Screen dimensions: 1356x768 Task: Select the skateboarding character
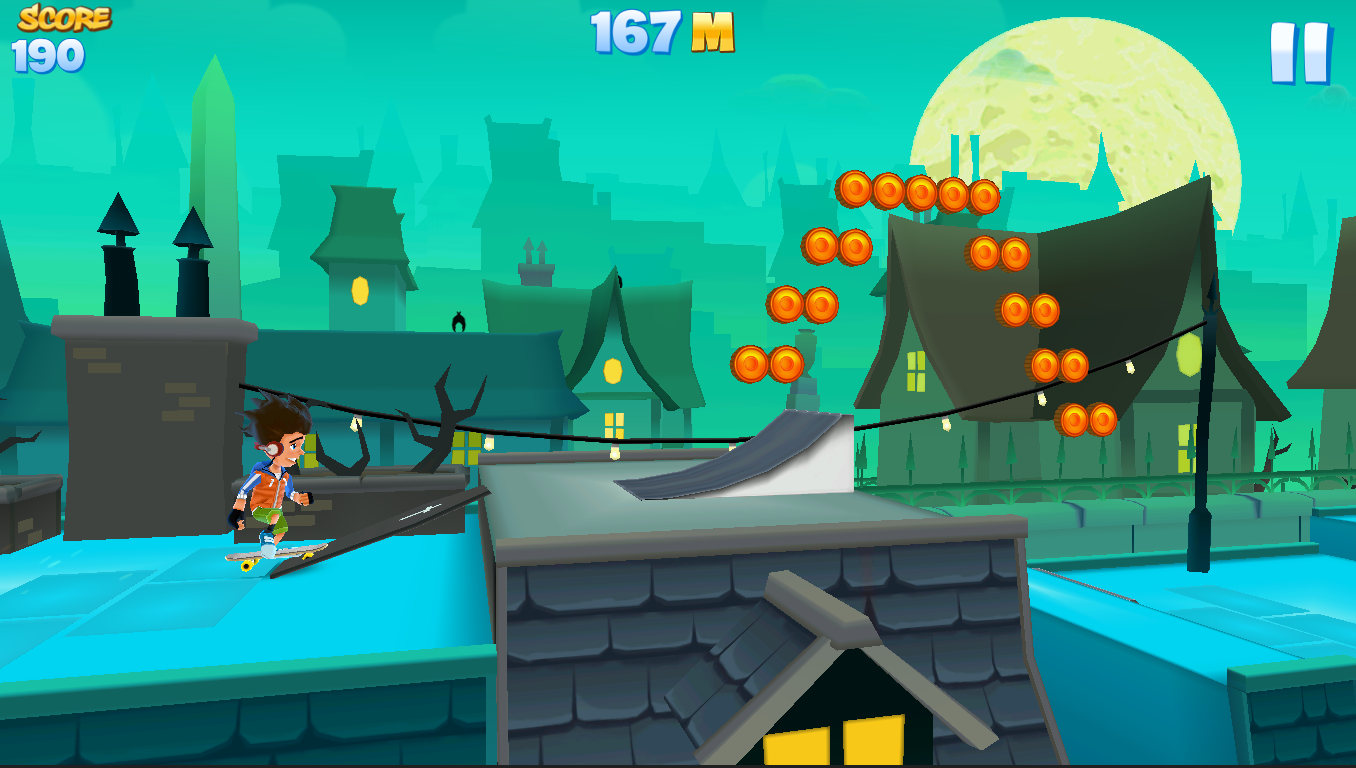[270, 480]
